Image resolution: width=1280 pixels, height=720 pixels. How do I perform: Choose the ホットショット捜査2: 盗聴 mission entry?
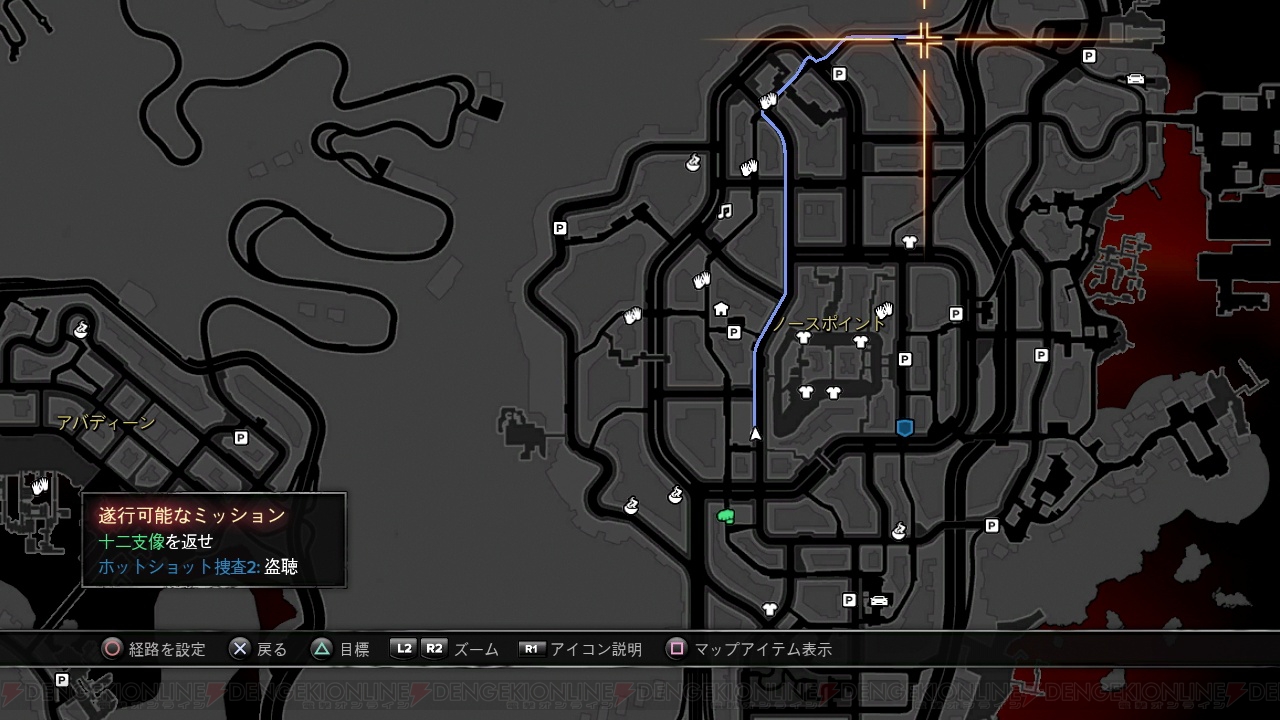(x=198, y=567)
